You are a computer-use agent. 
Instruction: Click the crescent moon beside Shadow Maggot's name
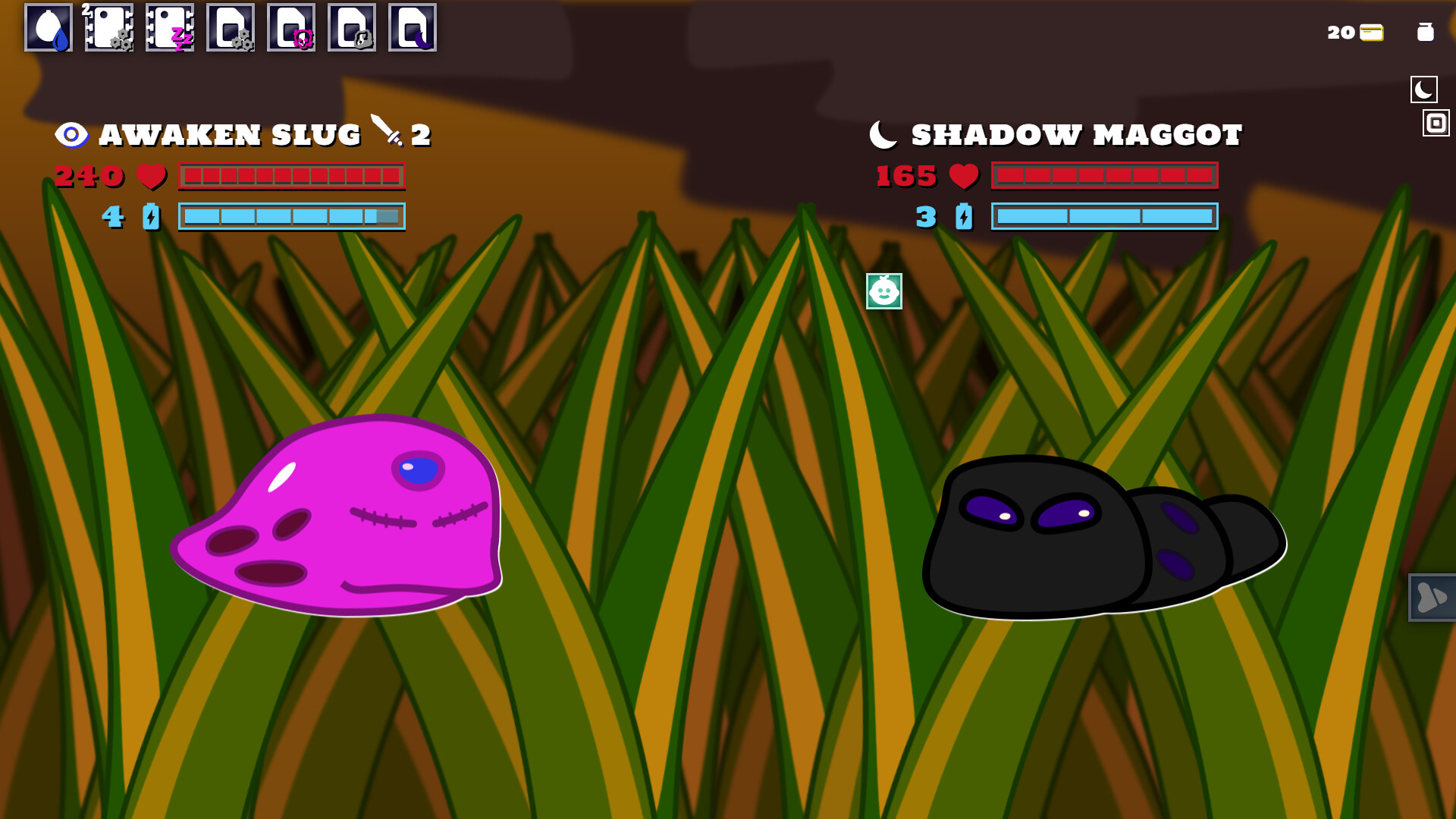pos(882,133)
